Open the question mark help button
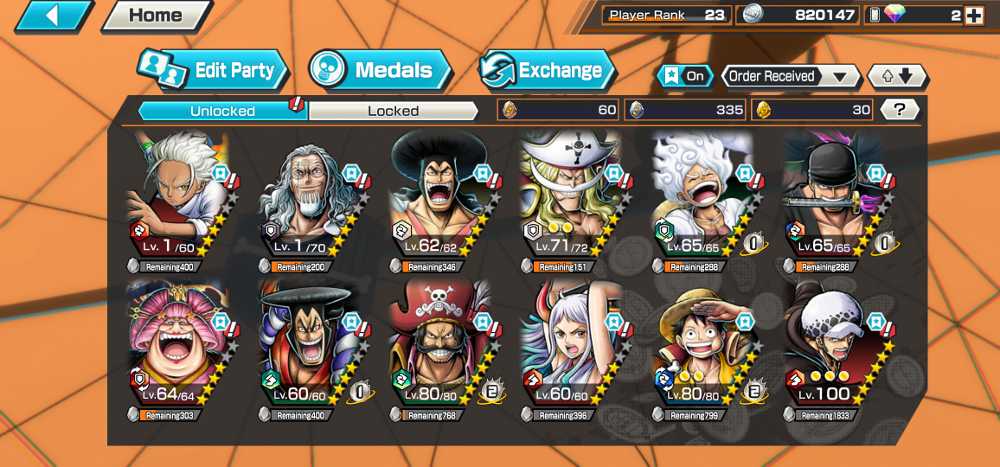 click(x=899, y=110)
